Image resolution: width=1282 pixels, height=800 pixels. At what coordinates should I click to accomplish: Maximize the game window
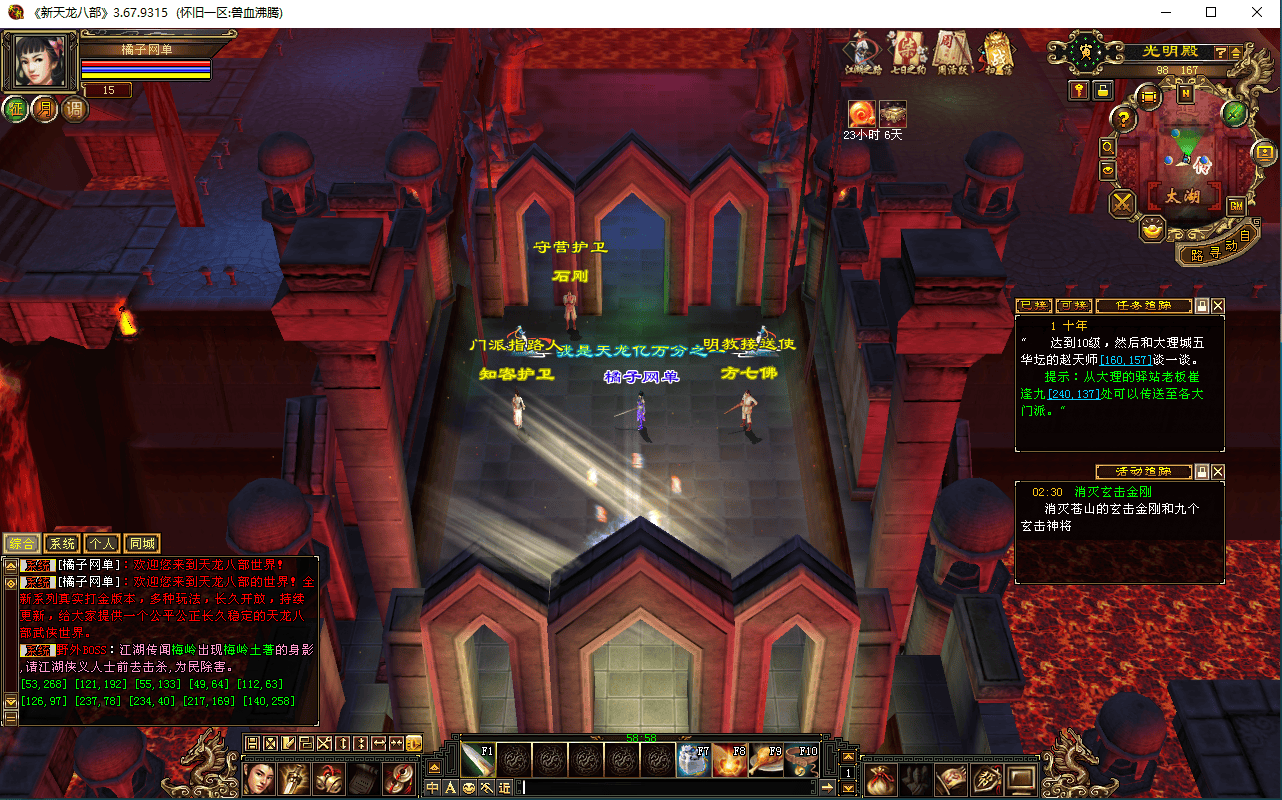click(x=1211, y=12)
